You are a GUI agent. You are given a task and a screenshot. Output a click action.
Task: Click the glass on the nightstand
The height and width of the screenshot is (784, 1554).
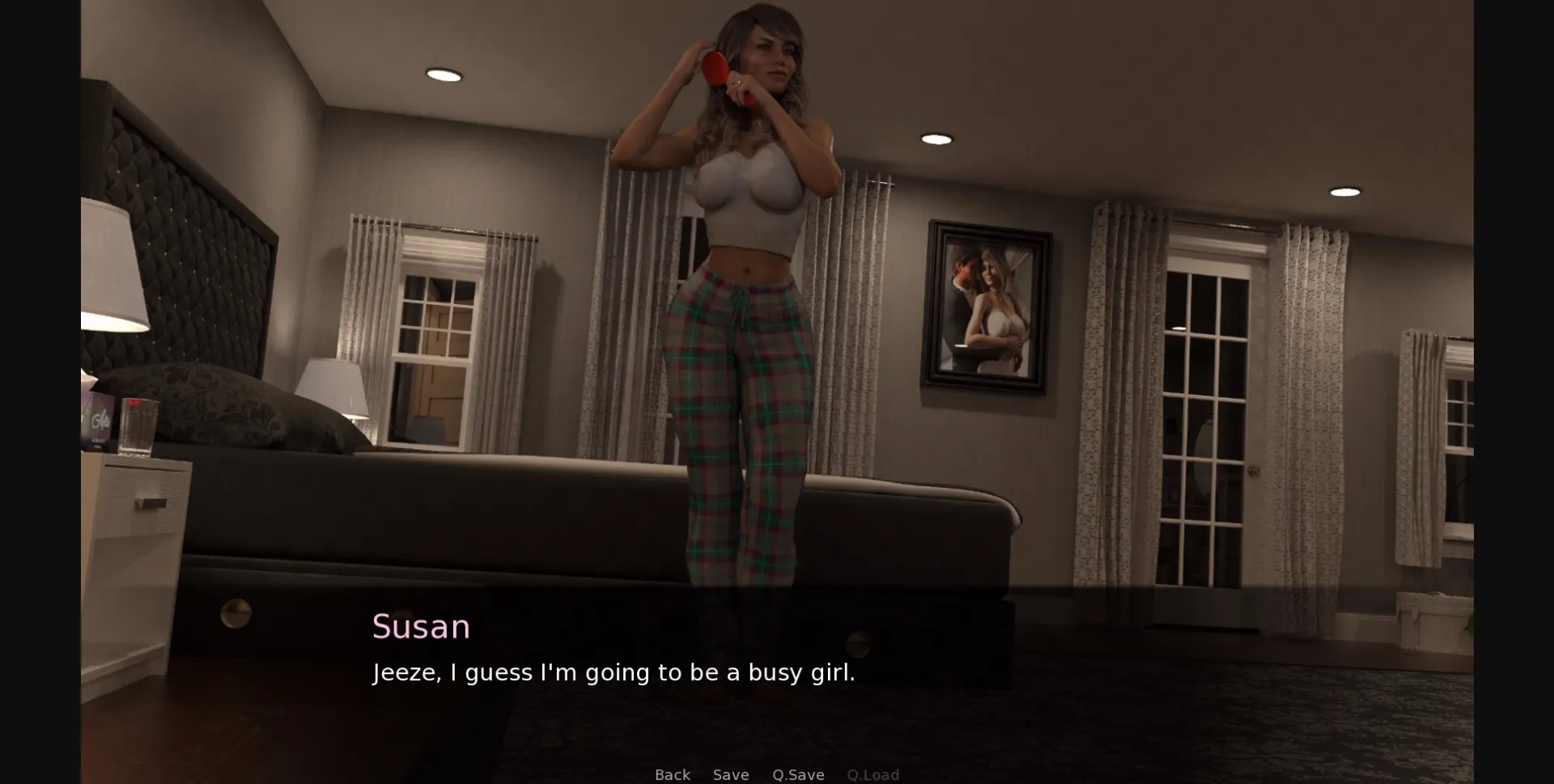pos(139,425)
